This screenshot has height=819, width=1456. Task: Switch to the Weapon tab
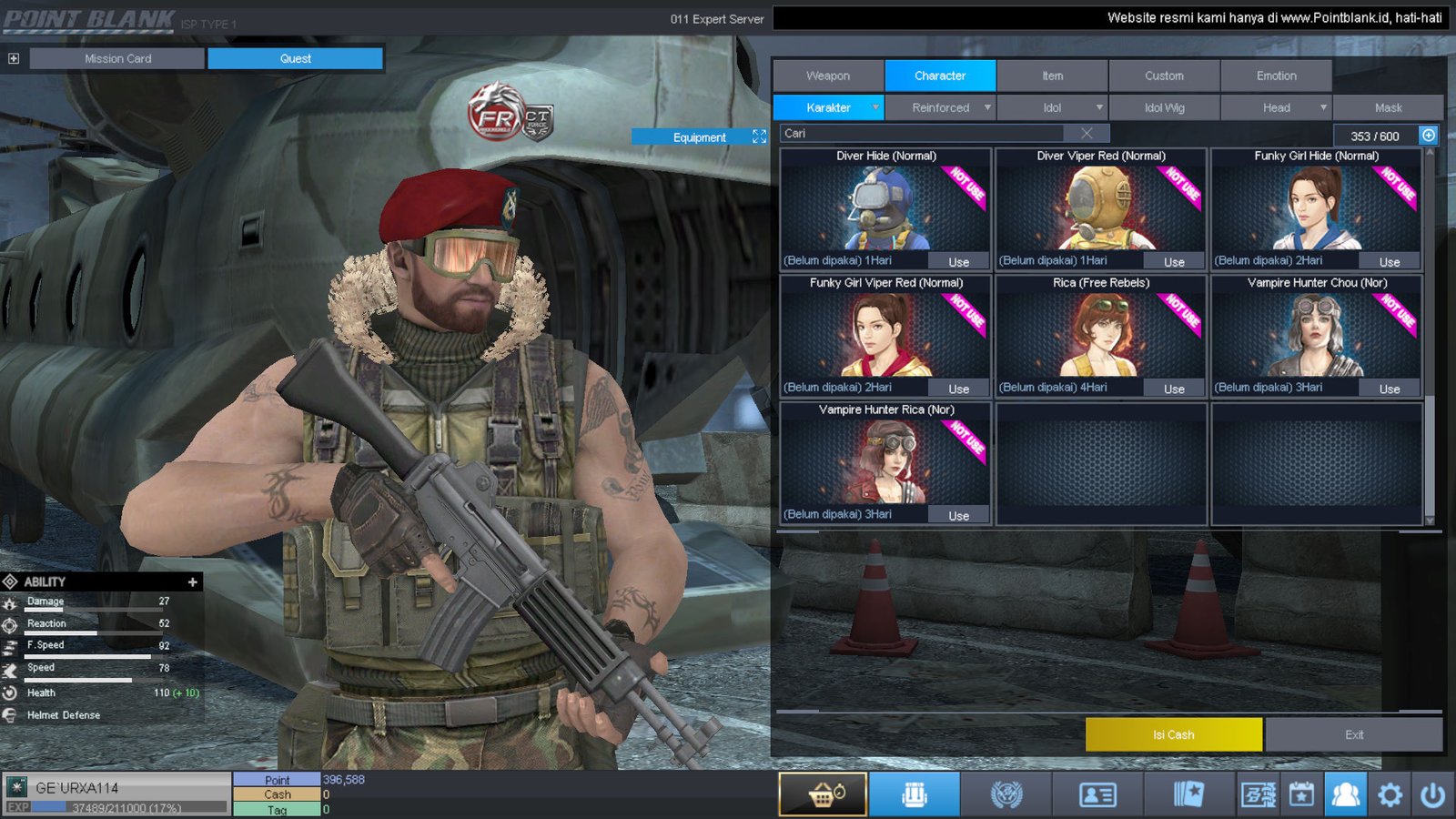(x=828, y=76)
